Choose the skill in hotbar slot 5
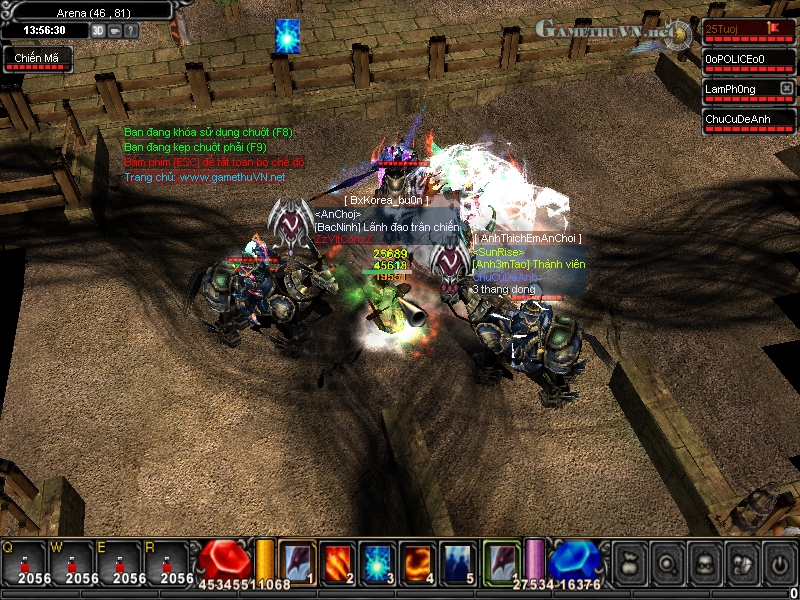 click(x=458, y=560)
